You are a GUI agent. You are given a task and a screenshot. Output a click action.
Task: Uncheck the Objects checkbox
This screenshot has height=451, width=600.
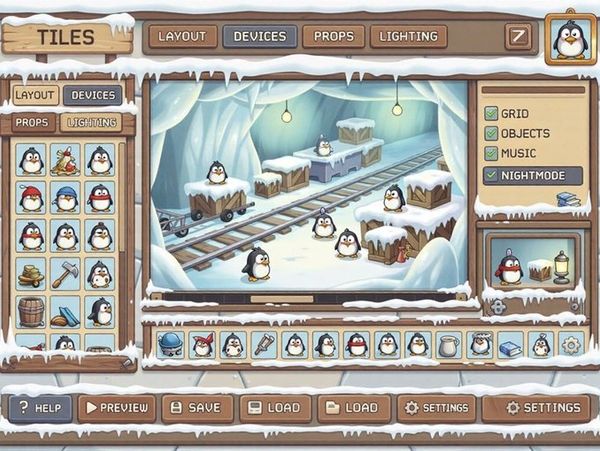click(x=491, y=134)
